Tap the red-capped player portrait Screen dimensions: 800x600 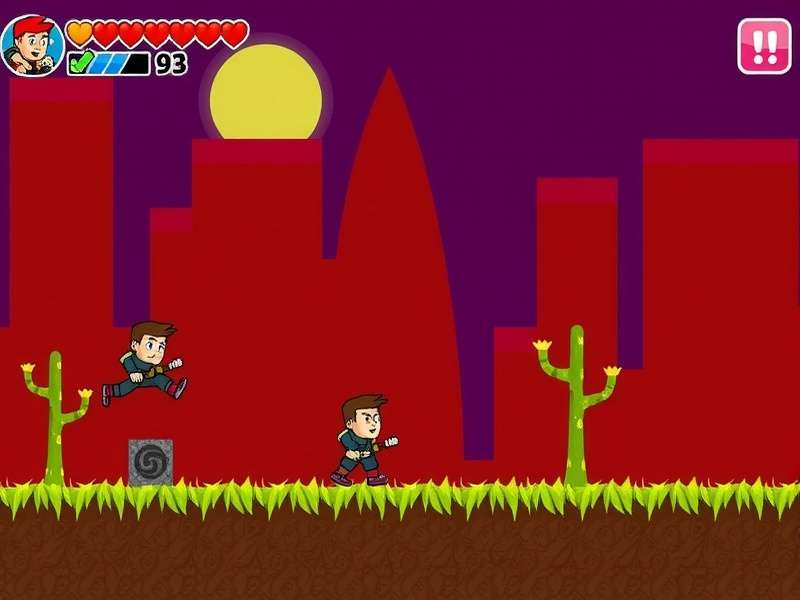(32, 45)
